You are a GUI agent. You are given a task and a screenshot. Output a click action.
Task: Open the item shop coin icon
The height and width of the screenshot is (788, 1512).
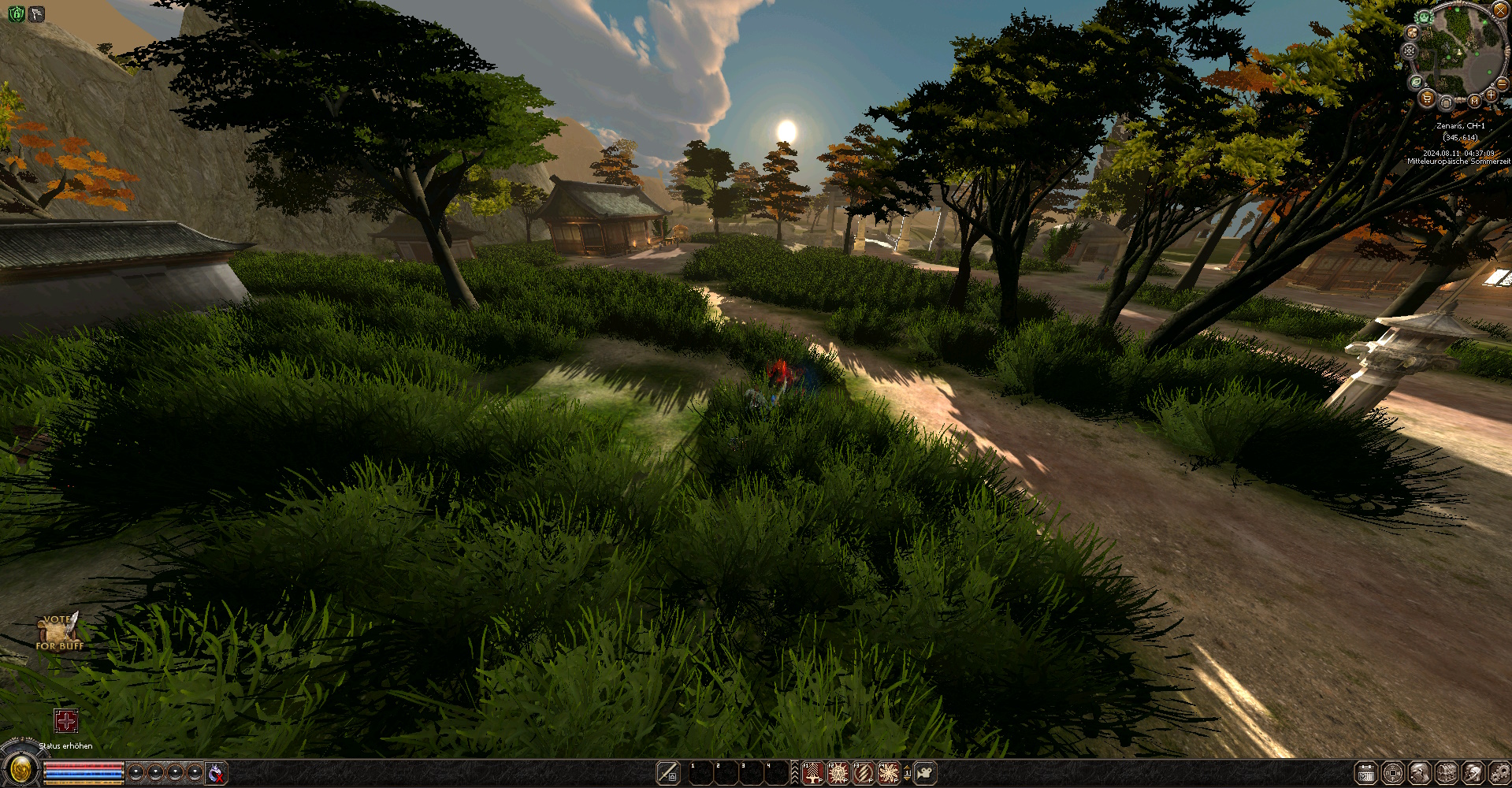pyautogui.click(x=1392, y=772)
